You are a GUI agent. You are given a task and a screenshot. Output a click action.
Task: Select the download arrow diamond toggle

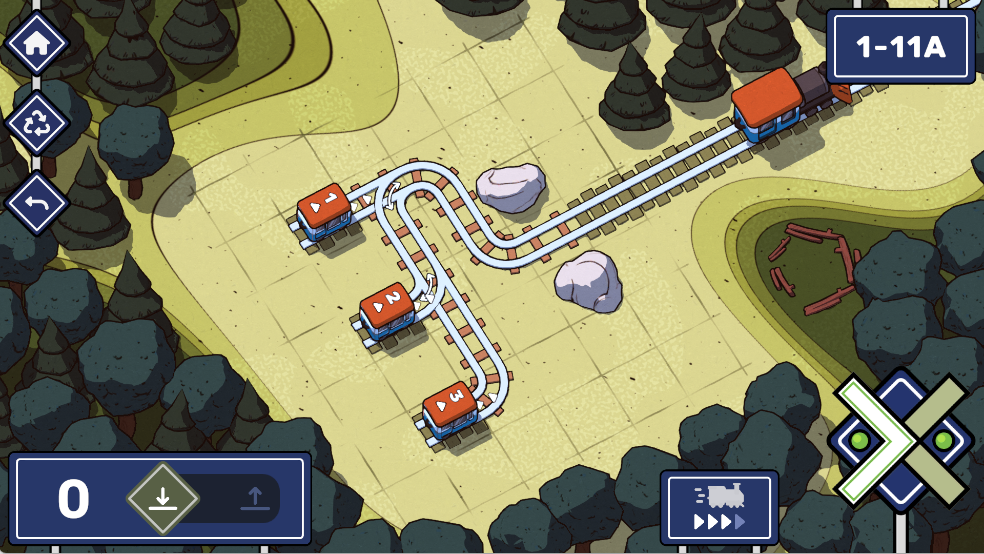[x=162, y=498]
